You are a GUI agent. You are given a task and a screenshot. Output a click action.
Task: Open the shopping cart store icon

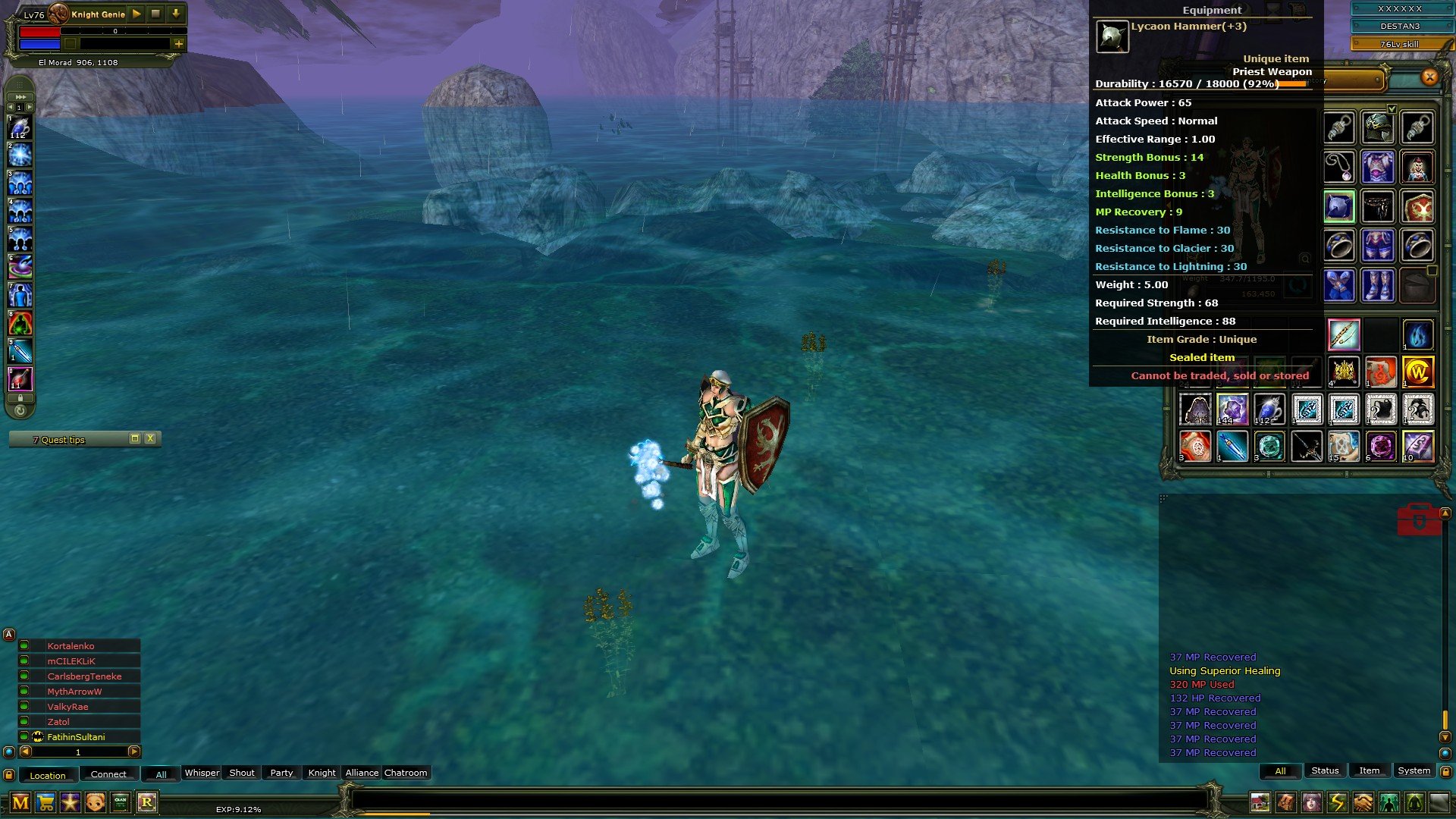45,802
